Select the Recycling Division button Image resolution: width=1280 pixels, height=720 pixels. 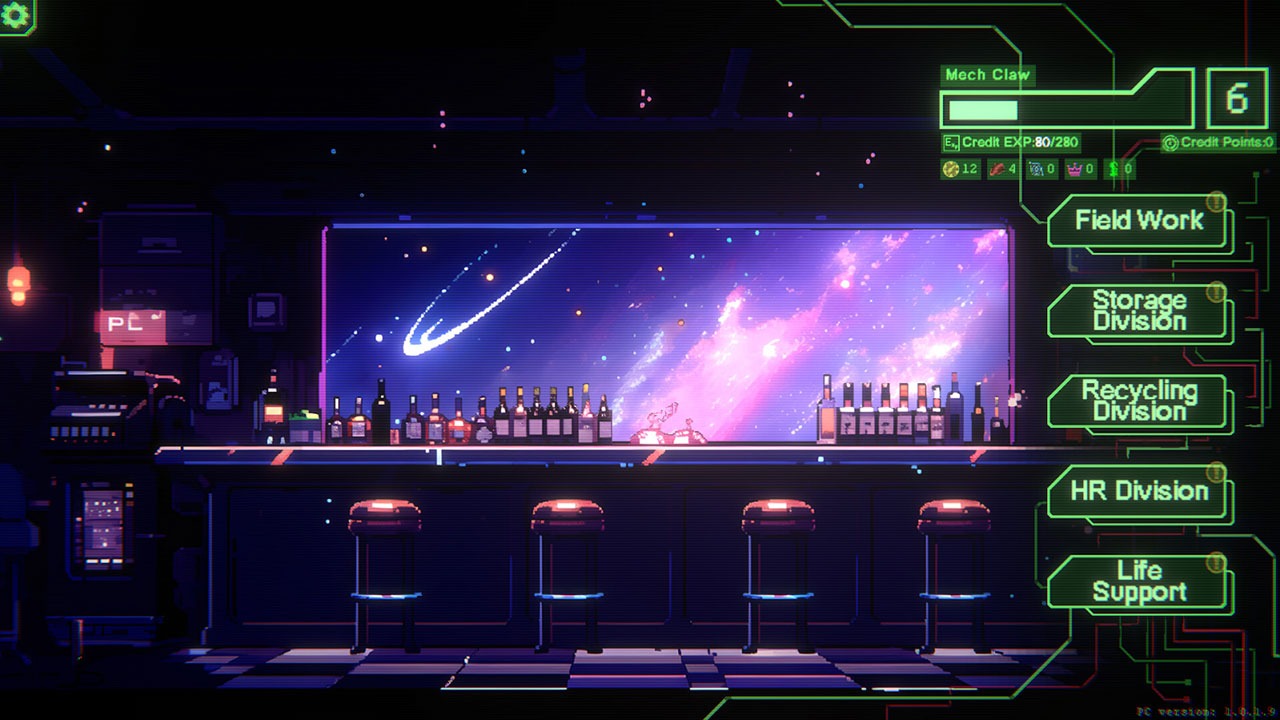(x=1139, y=401)
